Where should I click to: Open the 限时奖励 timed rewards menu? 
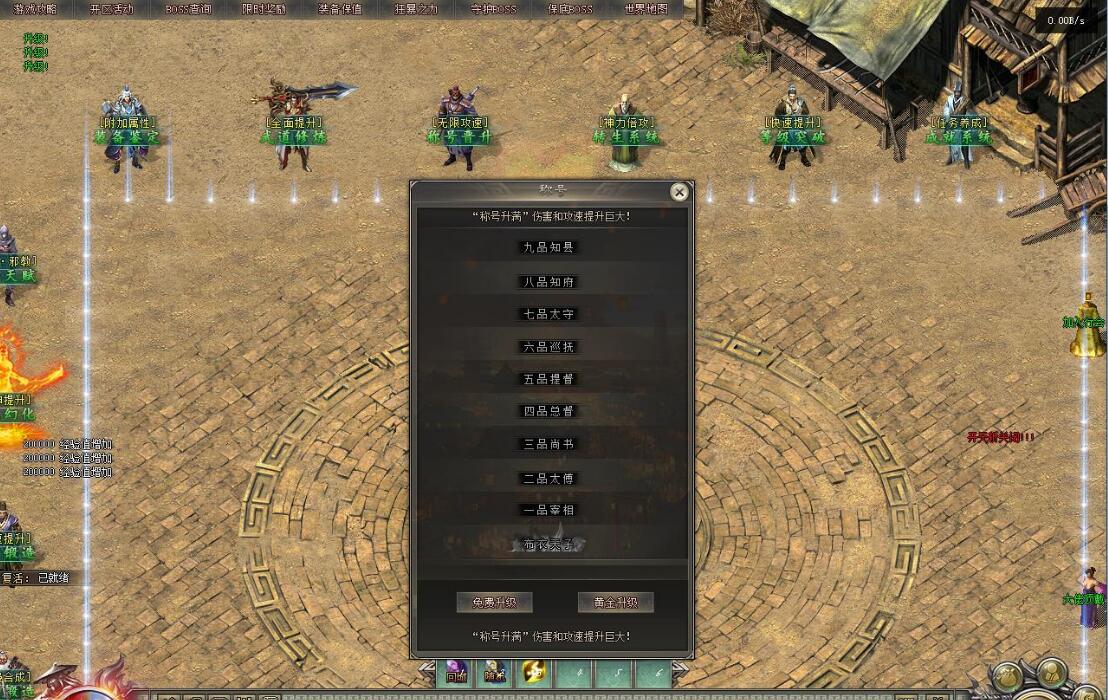(264, 9)
